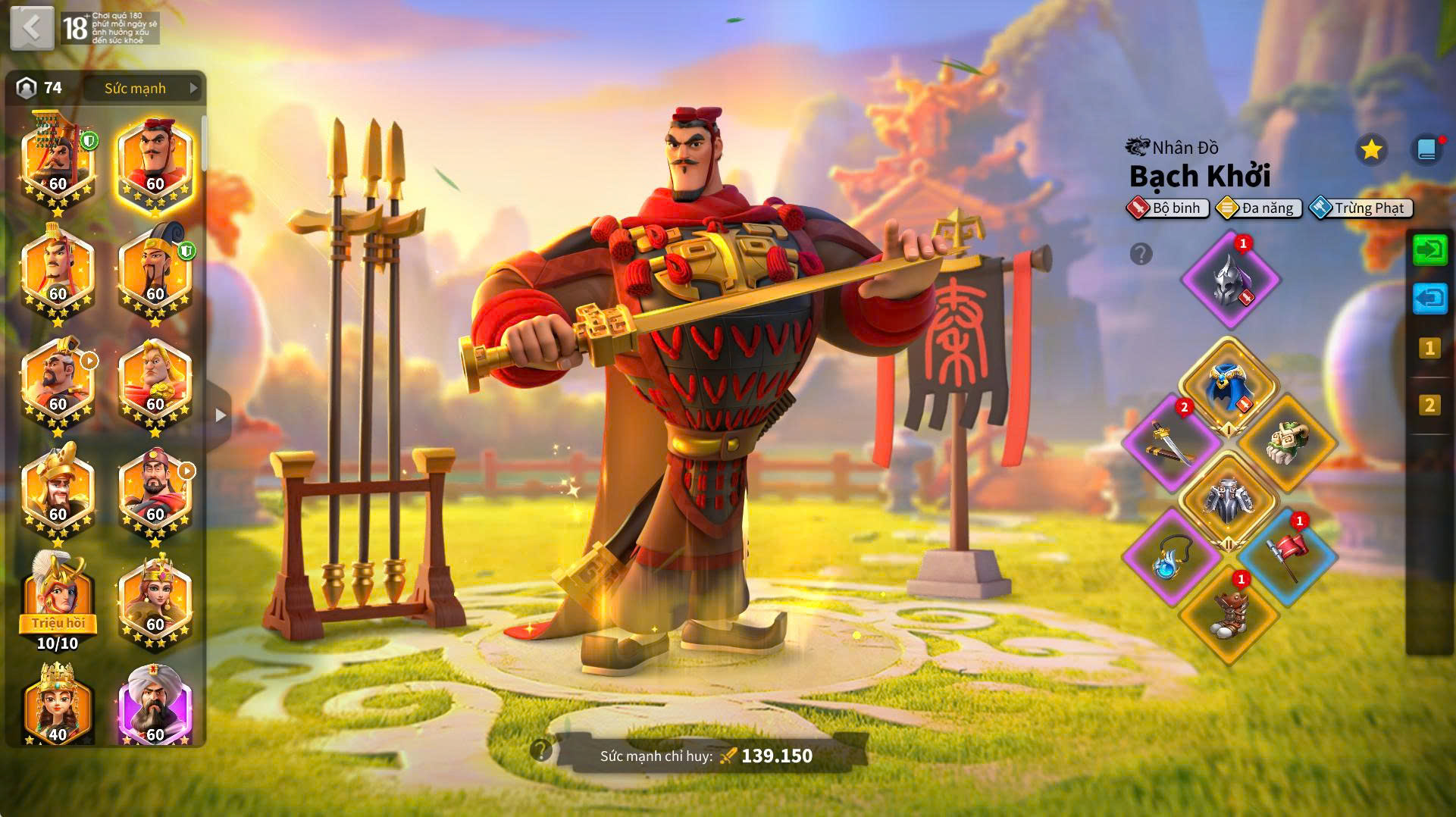Select the green gloves equipment slot

1286,443
